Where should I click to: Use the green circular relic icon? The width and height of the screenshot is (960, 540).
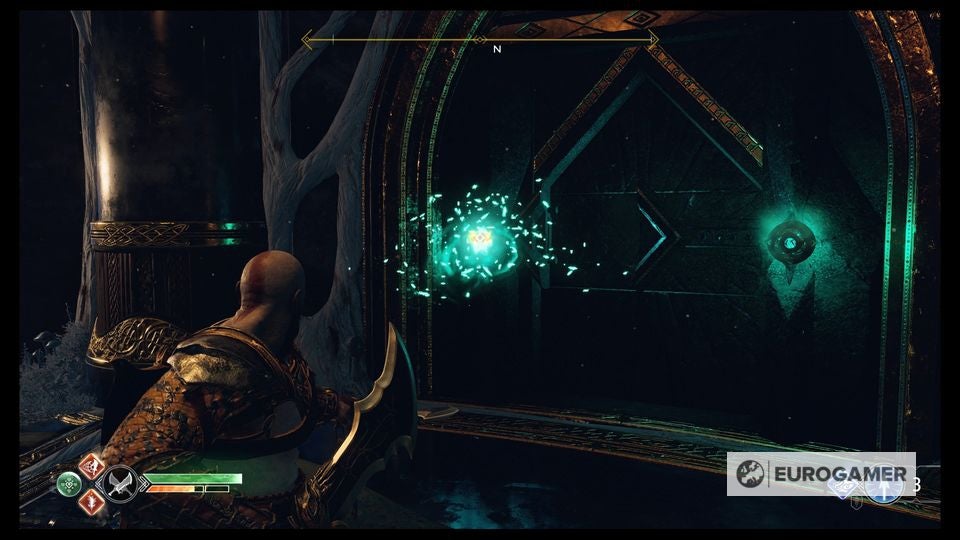coord(70,484)
